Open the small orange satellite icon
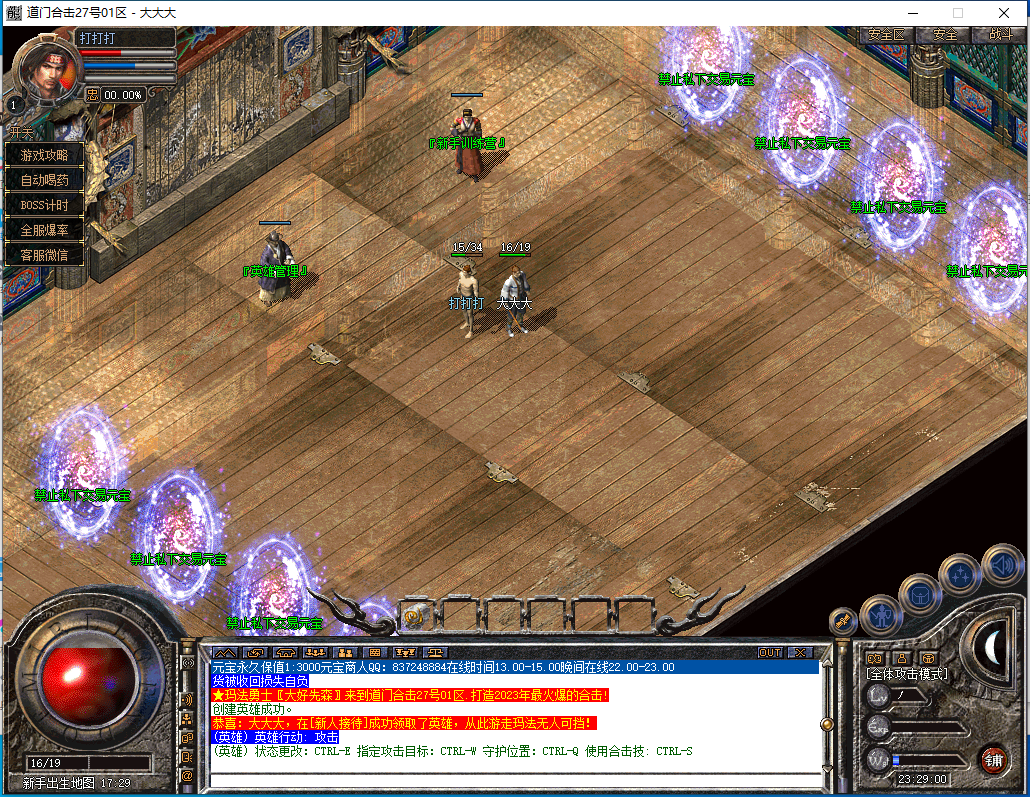 click(x=843, y=622)
